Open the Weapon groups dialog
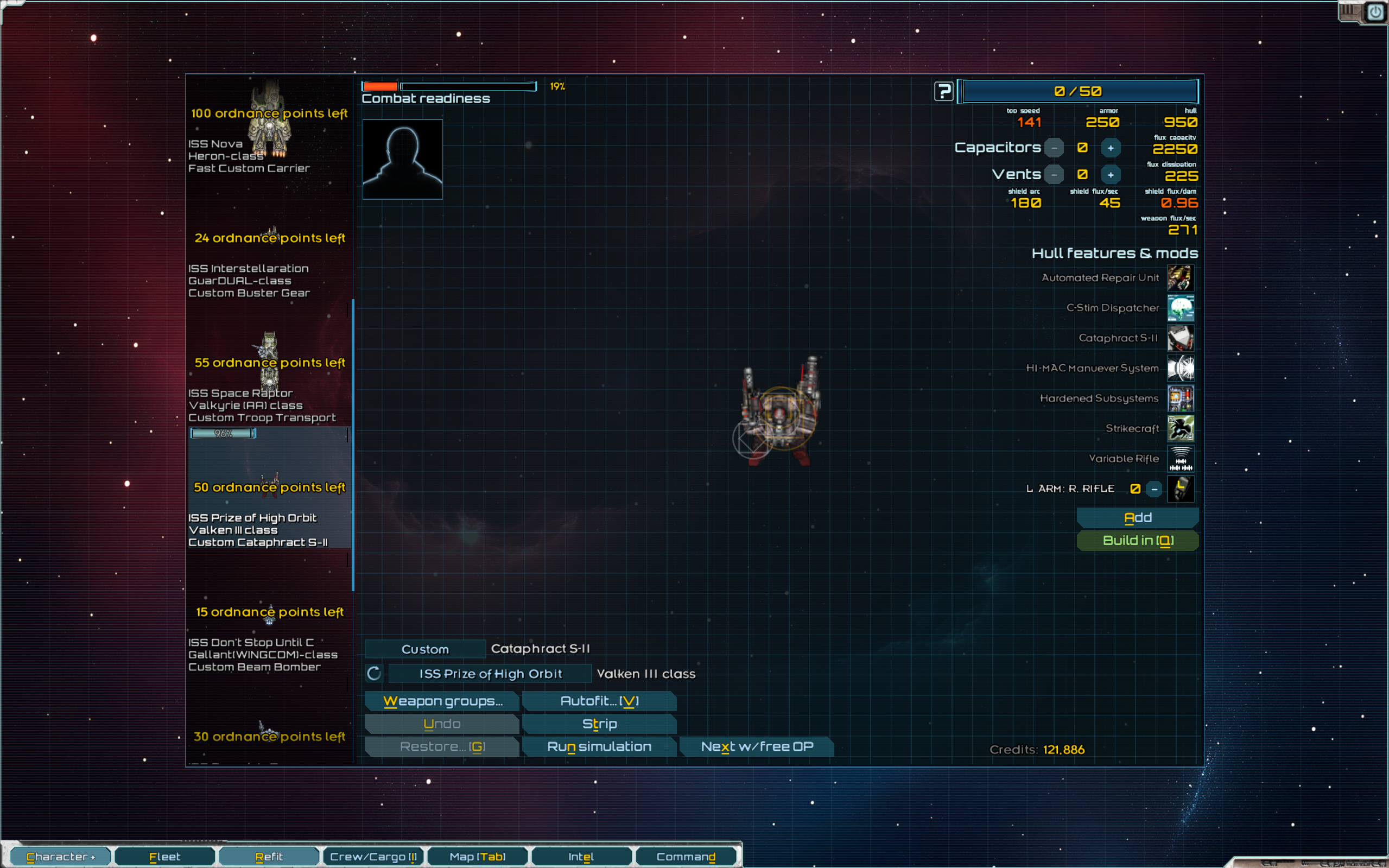 coord(442,701)
